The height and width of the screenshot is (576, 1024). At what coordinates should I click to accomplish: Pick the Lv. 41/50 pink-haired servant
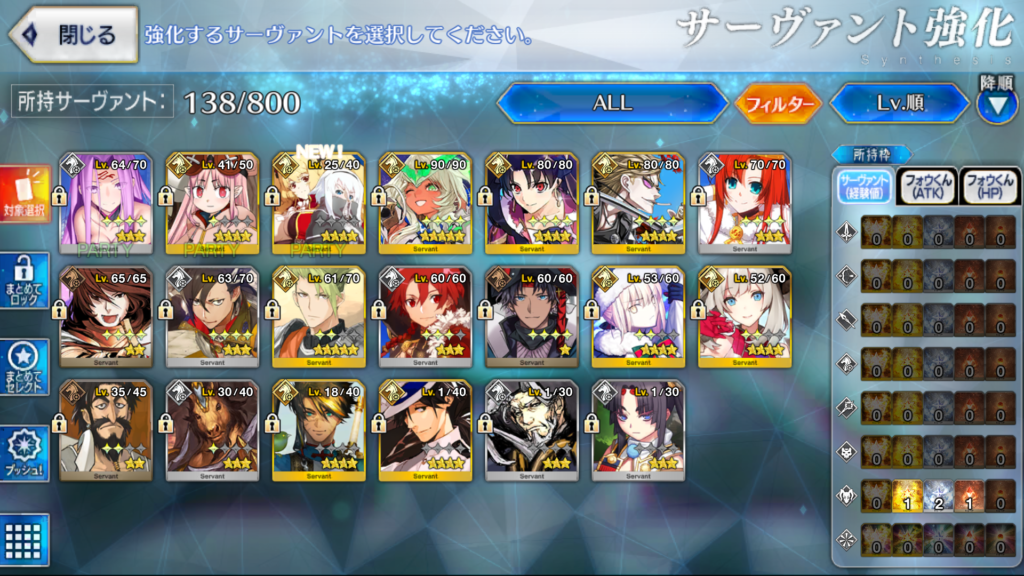(212, 203)
